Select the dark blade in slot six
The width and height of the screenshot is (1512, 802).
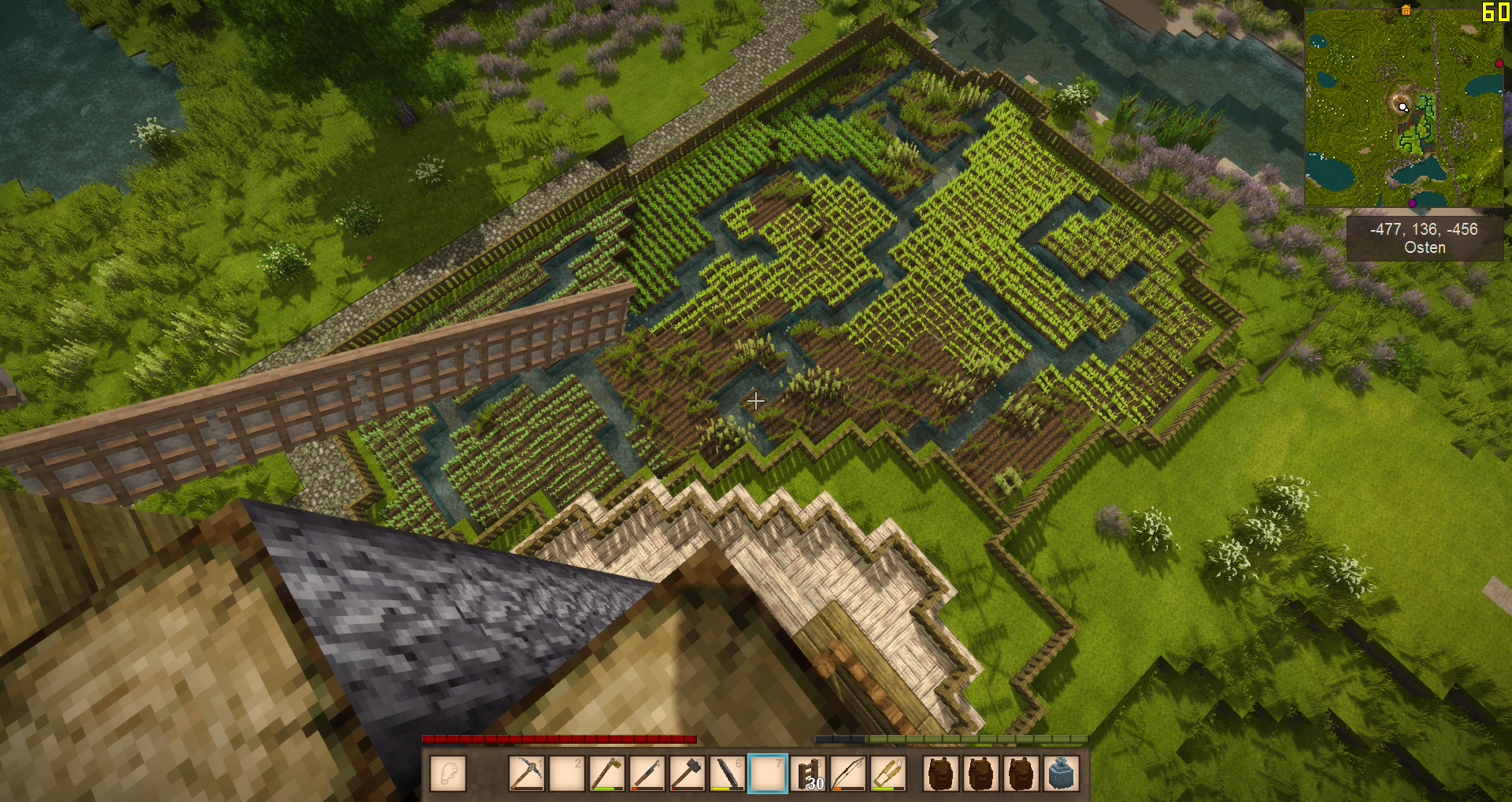tap(727, 773)
